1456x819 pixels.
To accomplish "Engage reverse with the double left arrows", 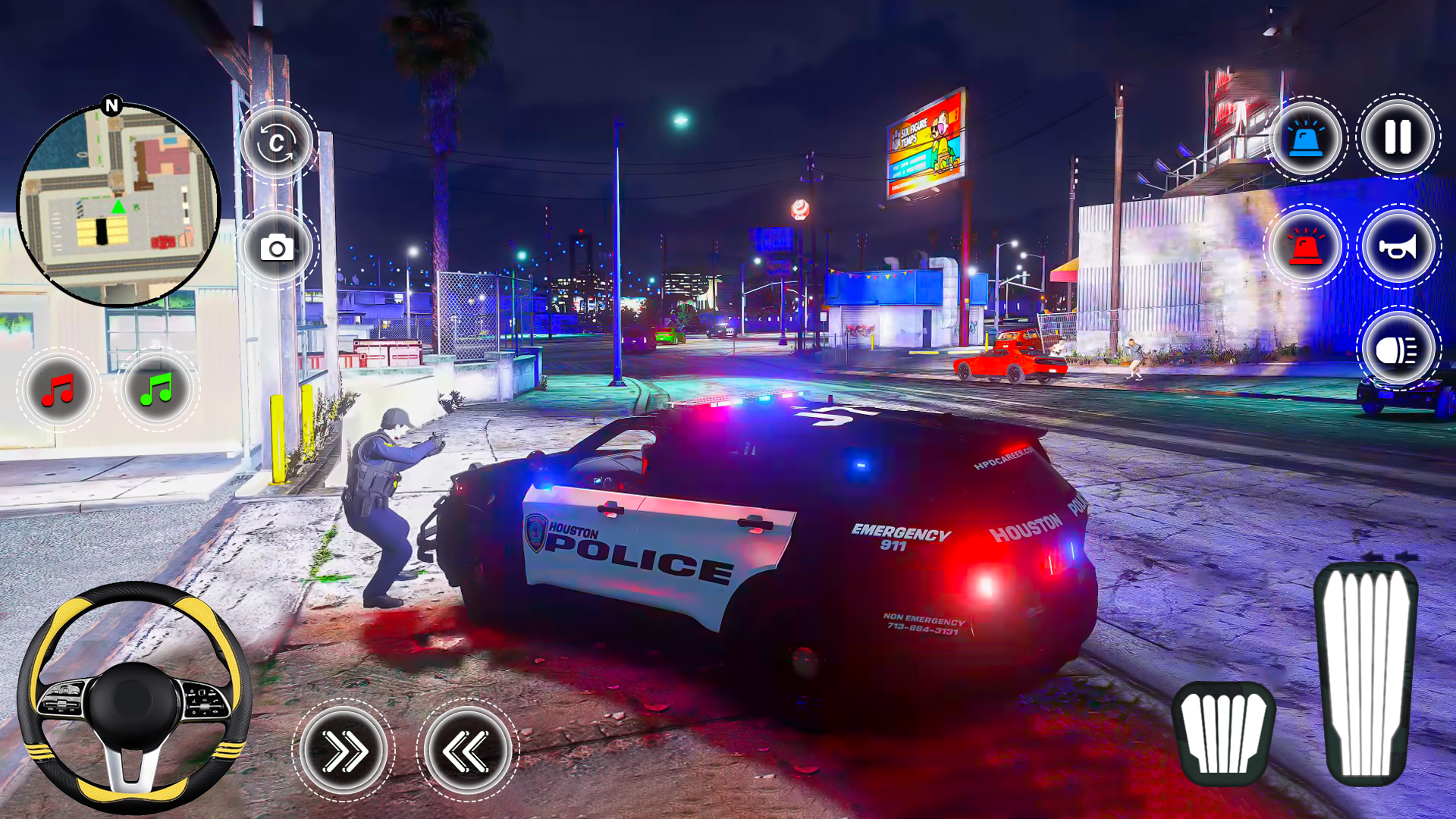I will tap(468, 751).
